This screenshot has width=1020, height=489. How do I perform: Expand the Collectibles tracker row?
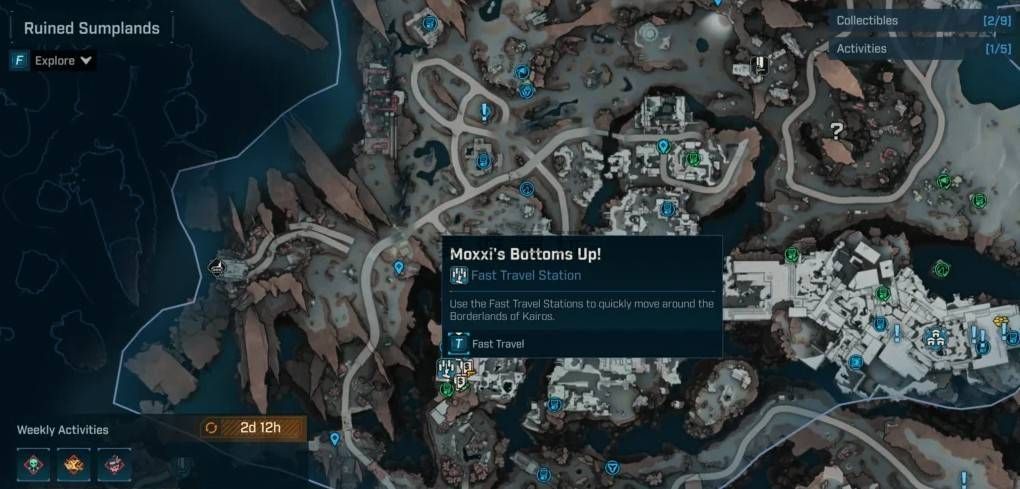(922, 20)
